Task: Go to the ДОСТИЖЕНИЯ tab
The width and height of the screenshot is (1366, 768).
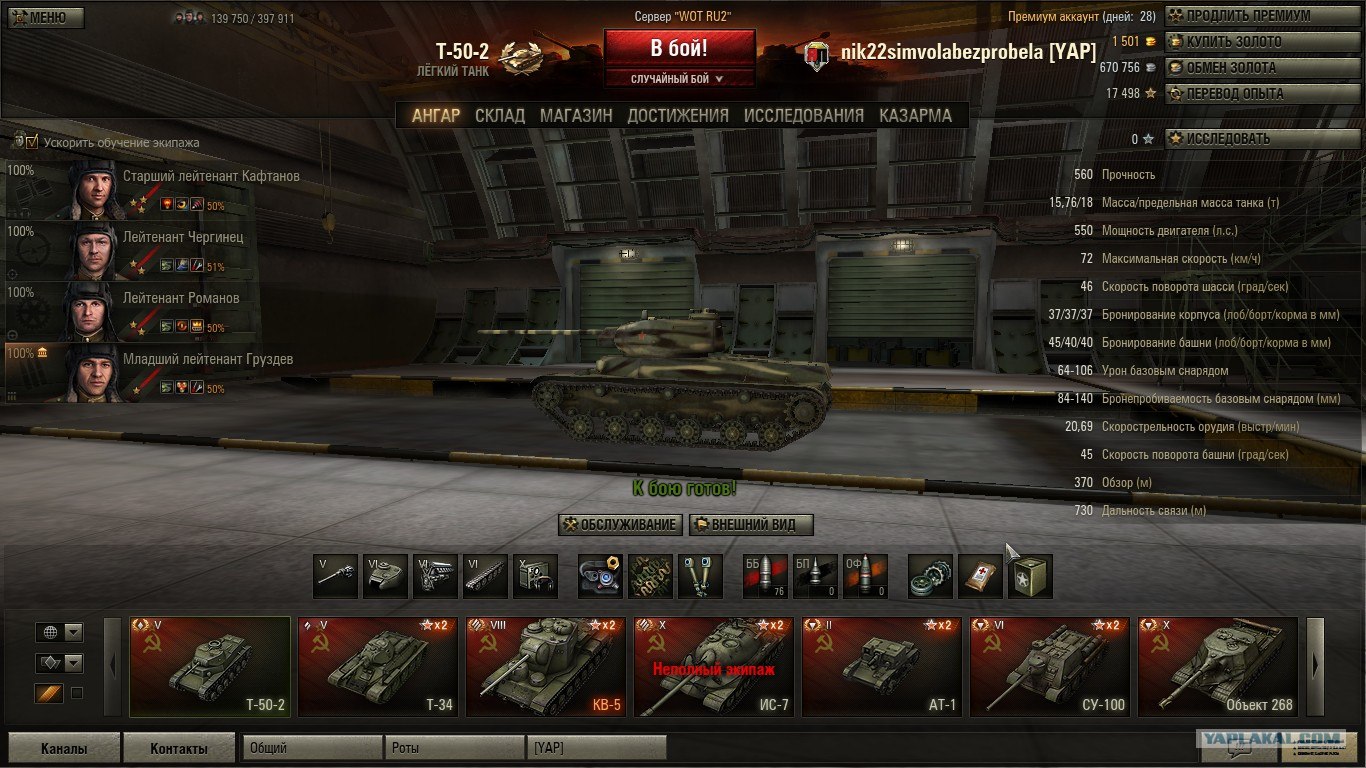Action: (678, 115)
